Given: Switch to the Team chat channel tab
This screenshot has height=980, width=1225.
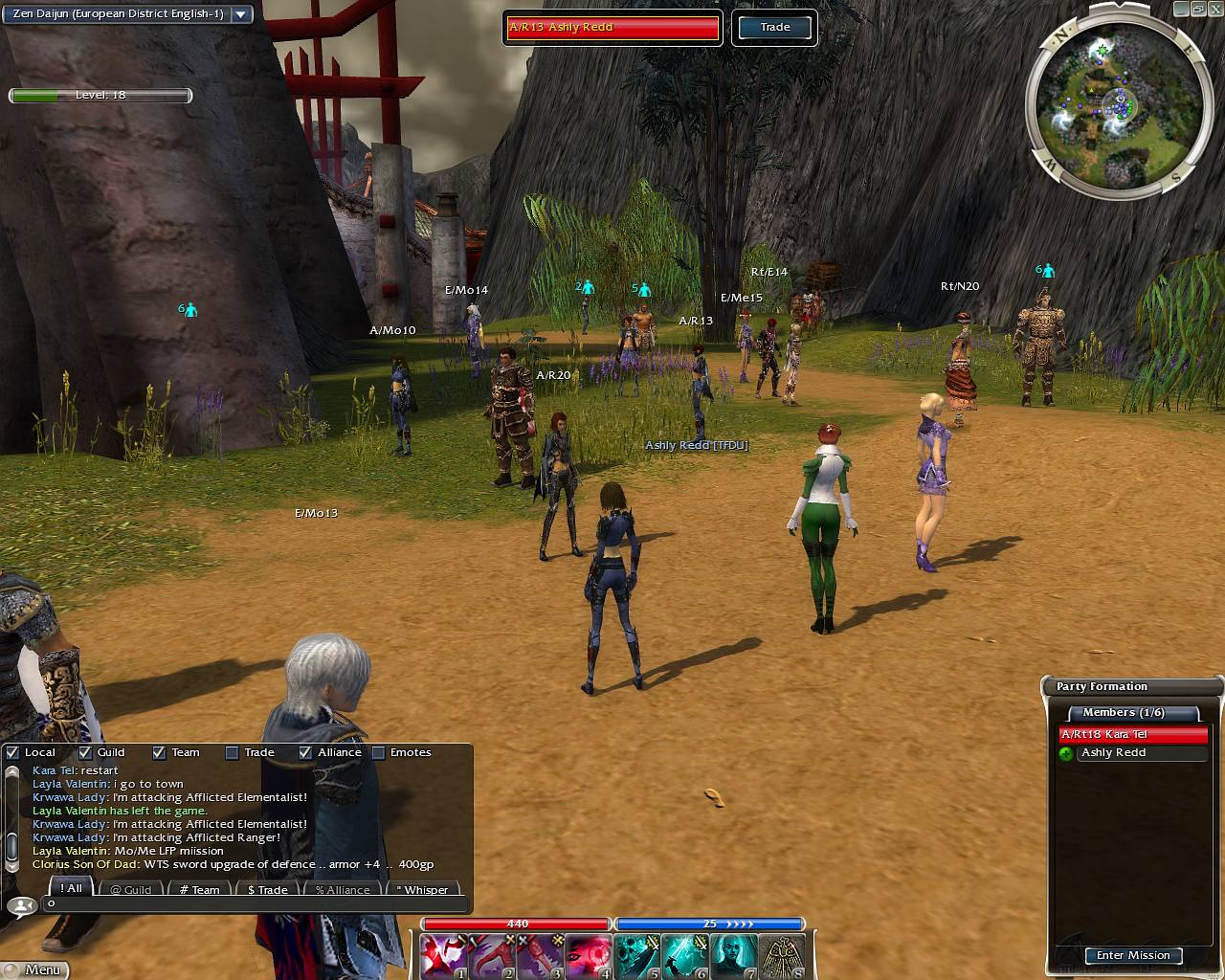Looking at the screenshot, I should 199,889.
